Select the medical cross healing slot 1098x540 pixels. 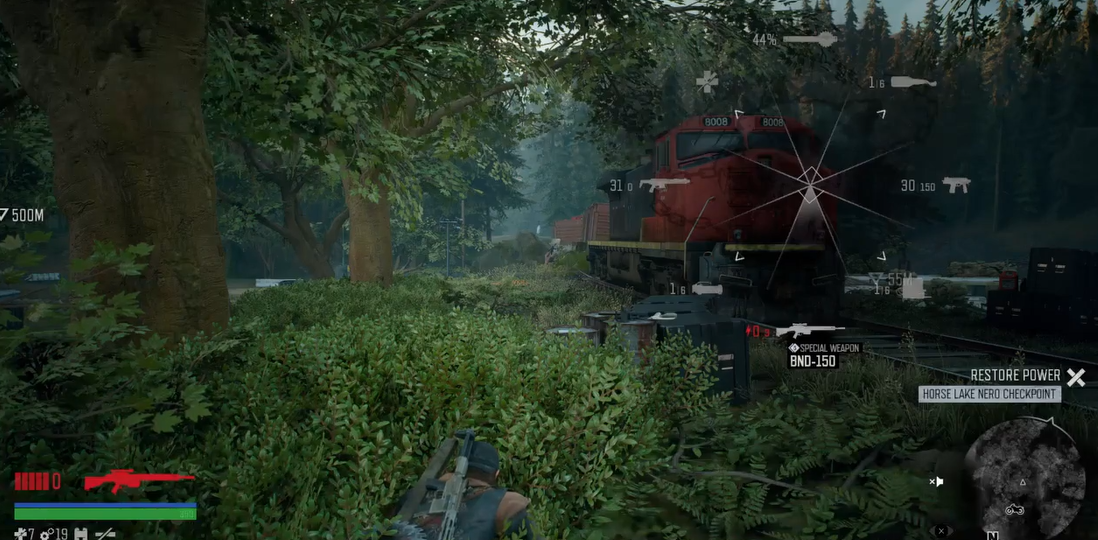[x=707, y=82]
